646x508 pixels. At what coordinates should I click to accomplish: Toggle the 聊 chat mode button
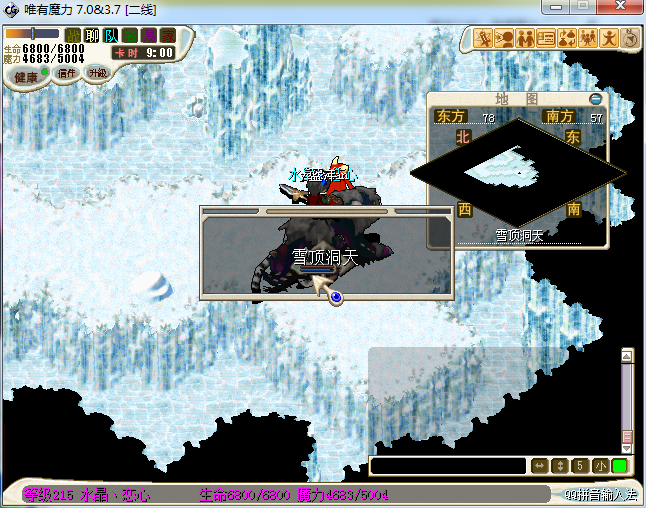tap(92, 36)
